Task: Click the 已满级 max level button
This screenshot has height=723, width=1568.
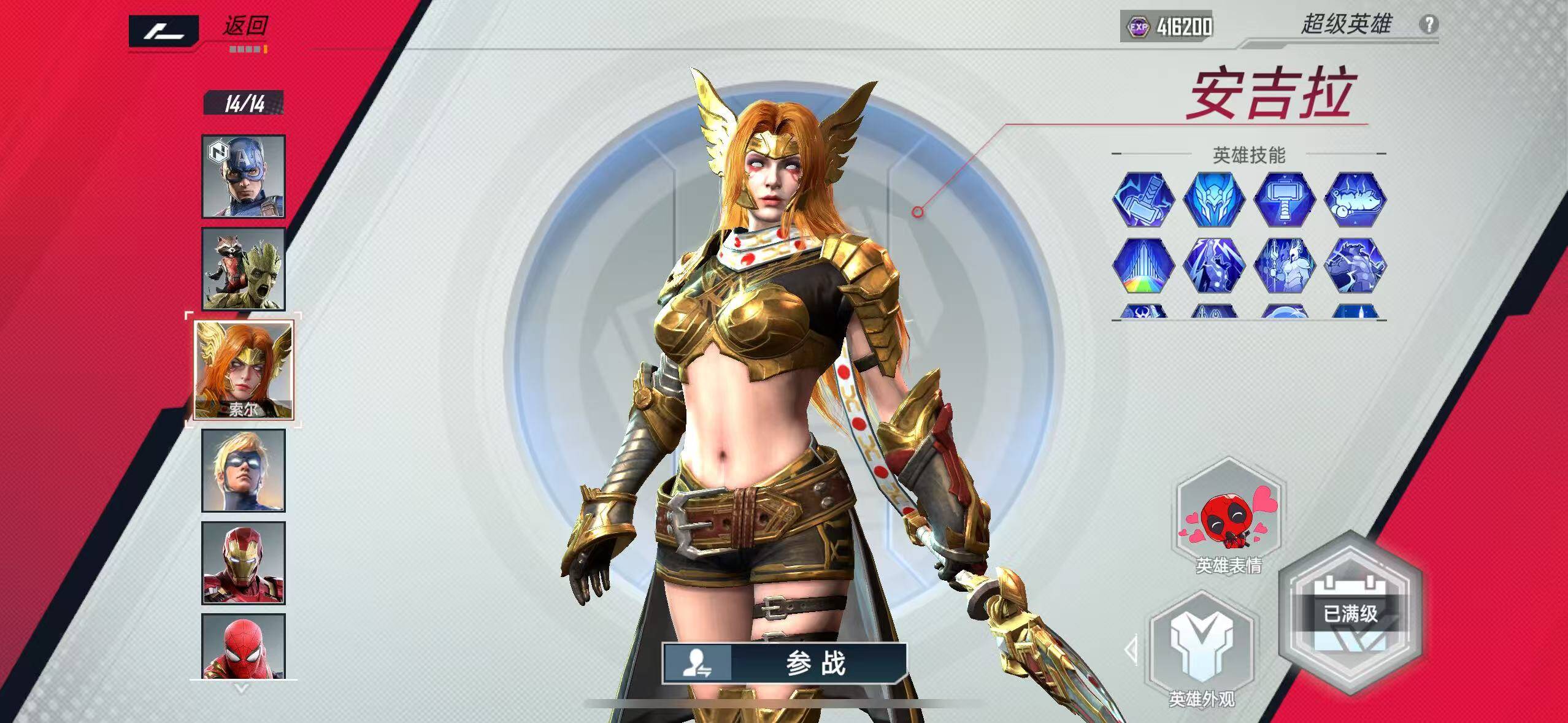Action: coord(1350,614)
